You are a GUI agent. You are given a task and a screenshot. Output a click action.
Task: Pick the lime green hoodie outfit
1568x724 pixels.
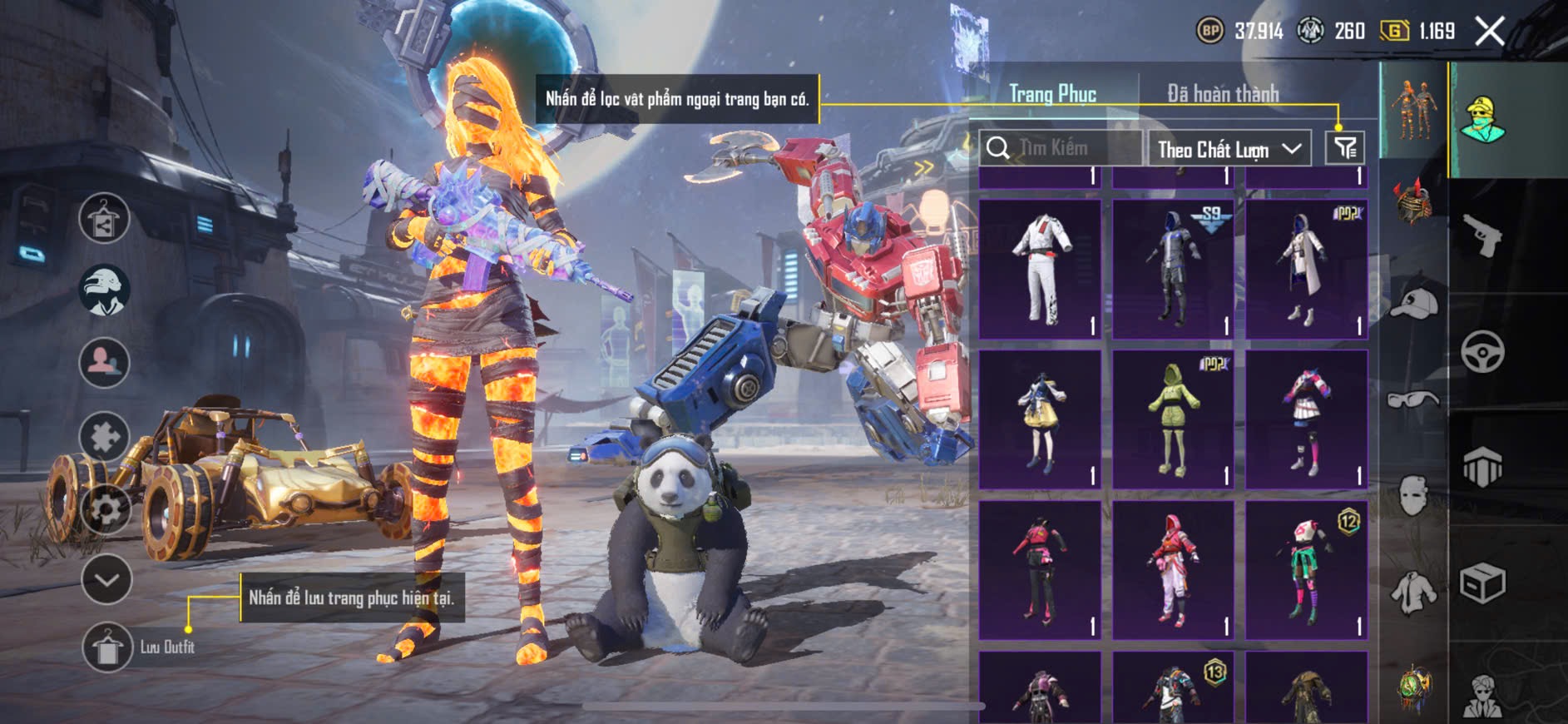(1173, 419)
